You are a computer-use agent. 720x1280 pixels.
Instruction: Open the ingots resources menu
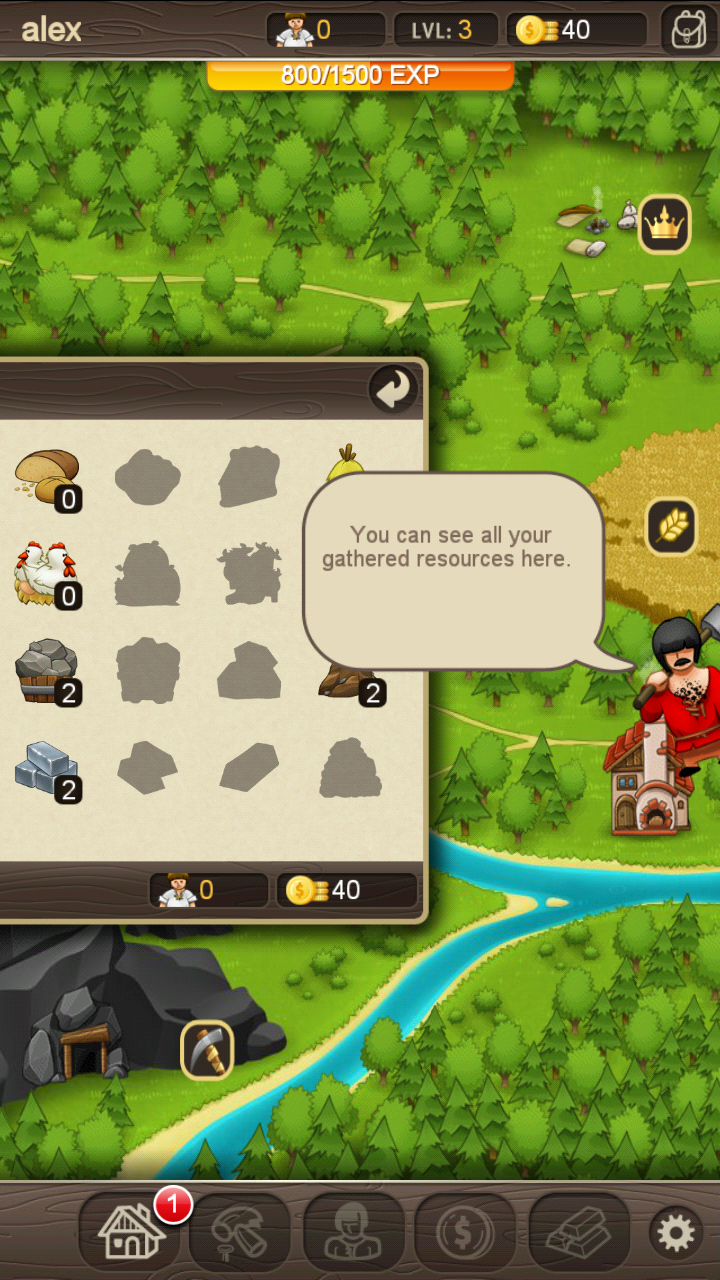click(579, 1232)
